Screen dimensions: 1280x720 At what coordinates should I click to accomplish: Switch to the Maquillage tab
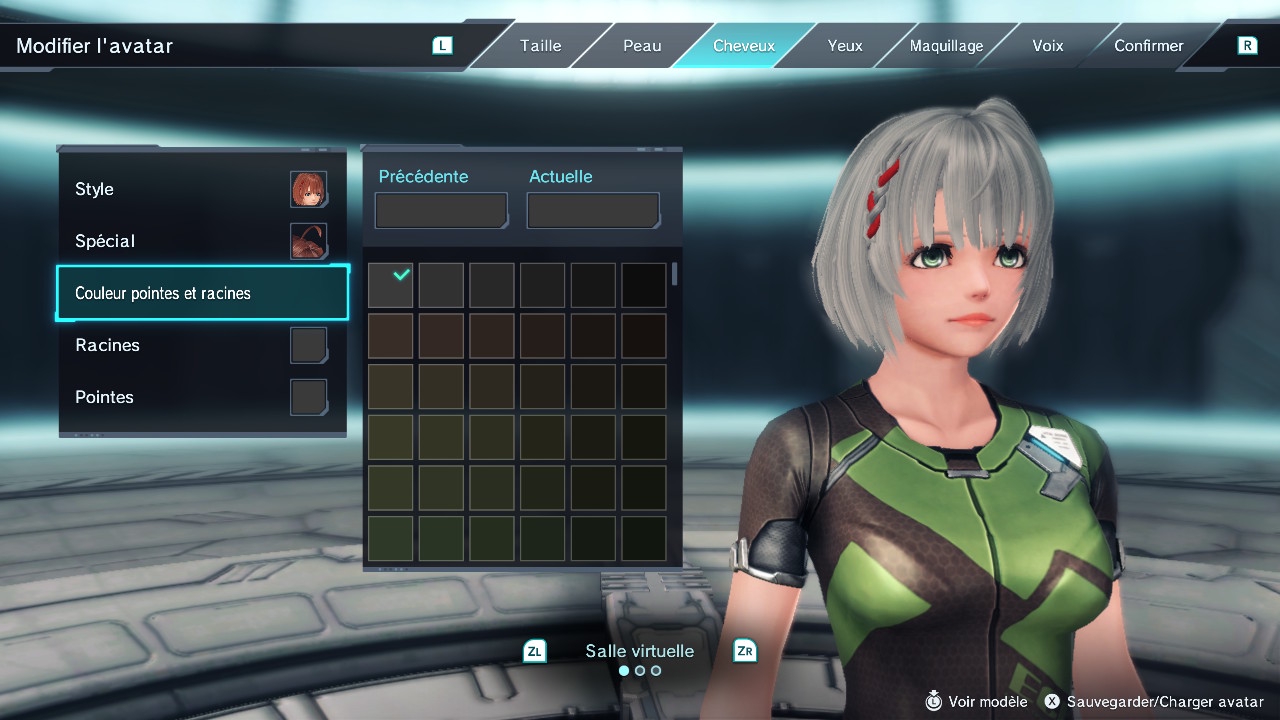pos(946,46)
